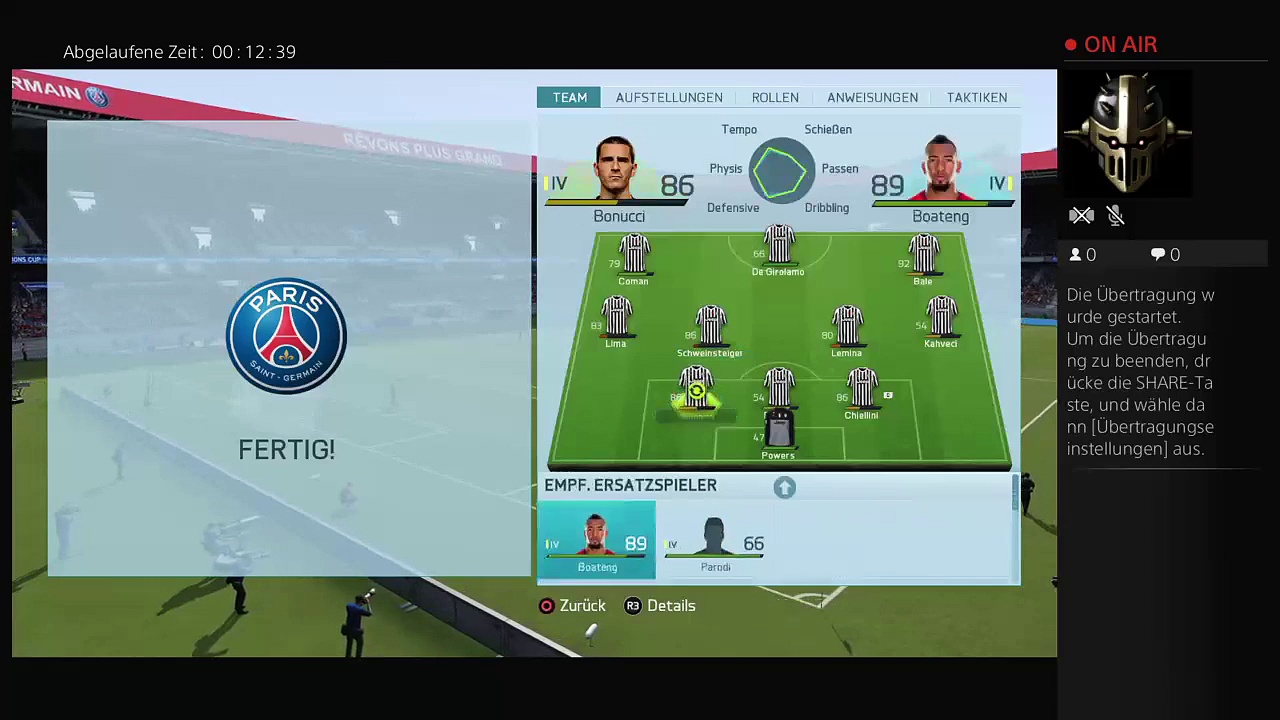Select midfielder Schweinsteiger
The height and width of the screenshot is (720, 1280).
[710, 328]
